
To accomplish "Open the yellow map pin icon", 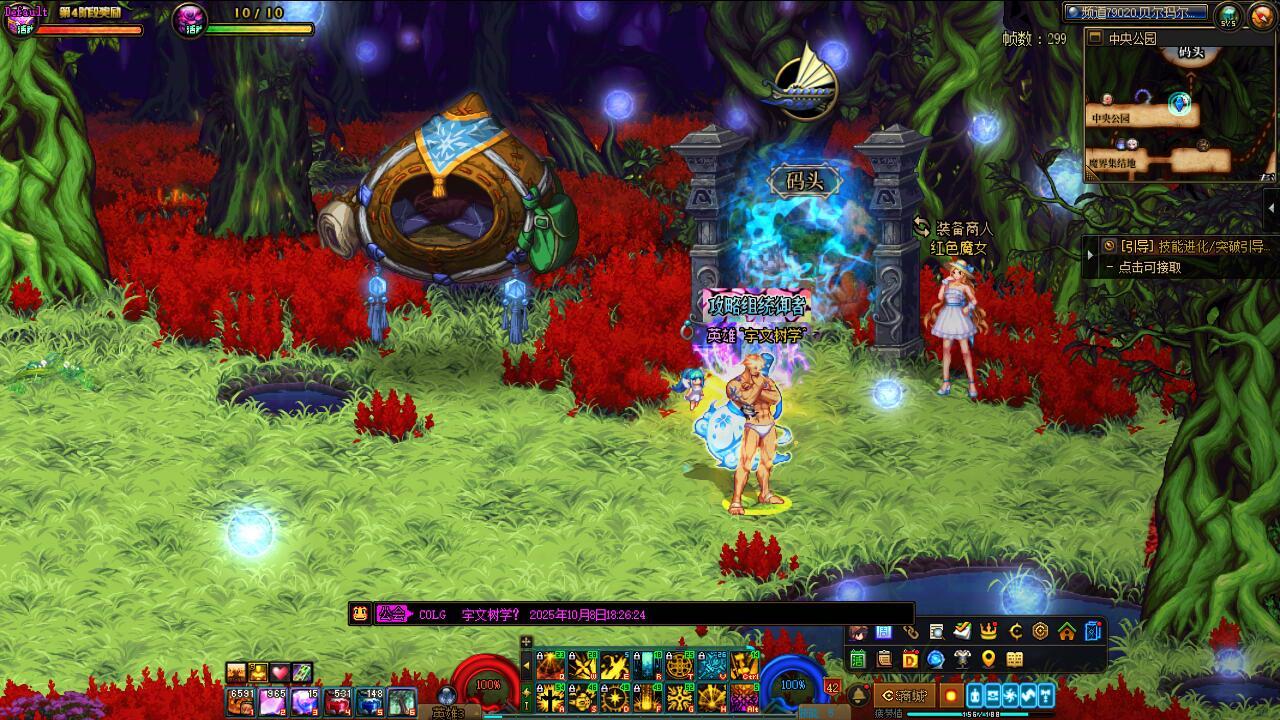I will point(989,659).
